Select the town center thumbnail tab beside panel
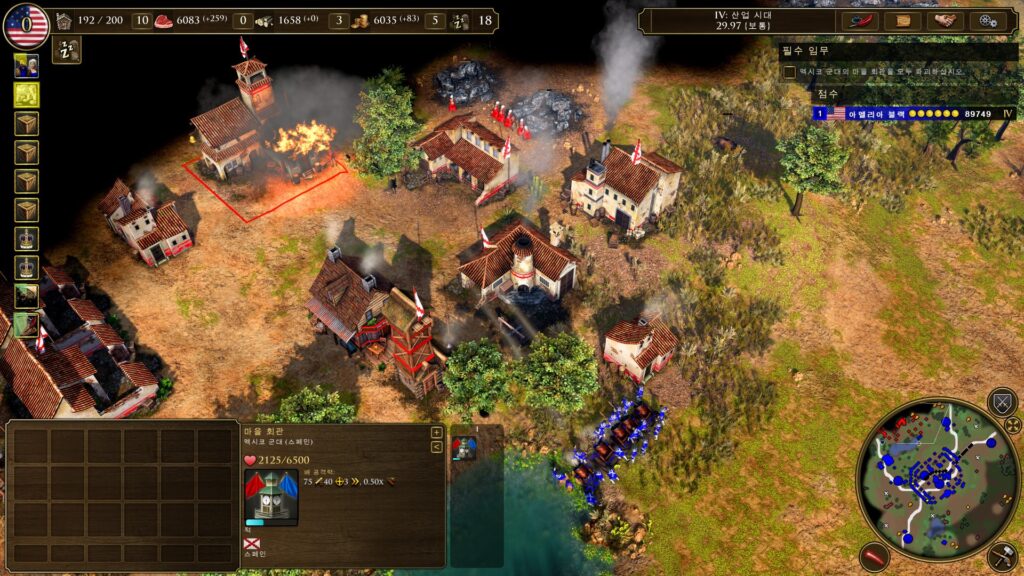This screenshot has width=1024, height=576. 464,447
